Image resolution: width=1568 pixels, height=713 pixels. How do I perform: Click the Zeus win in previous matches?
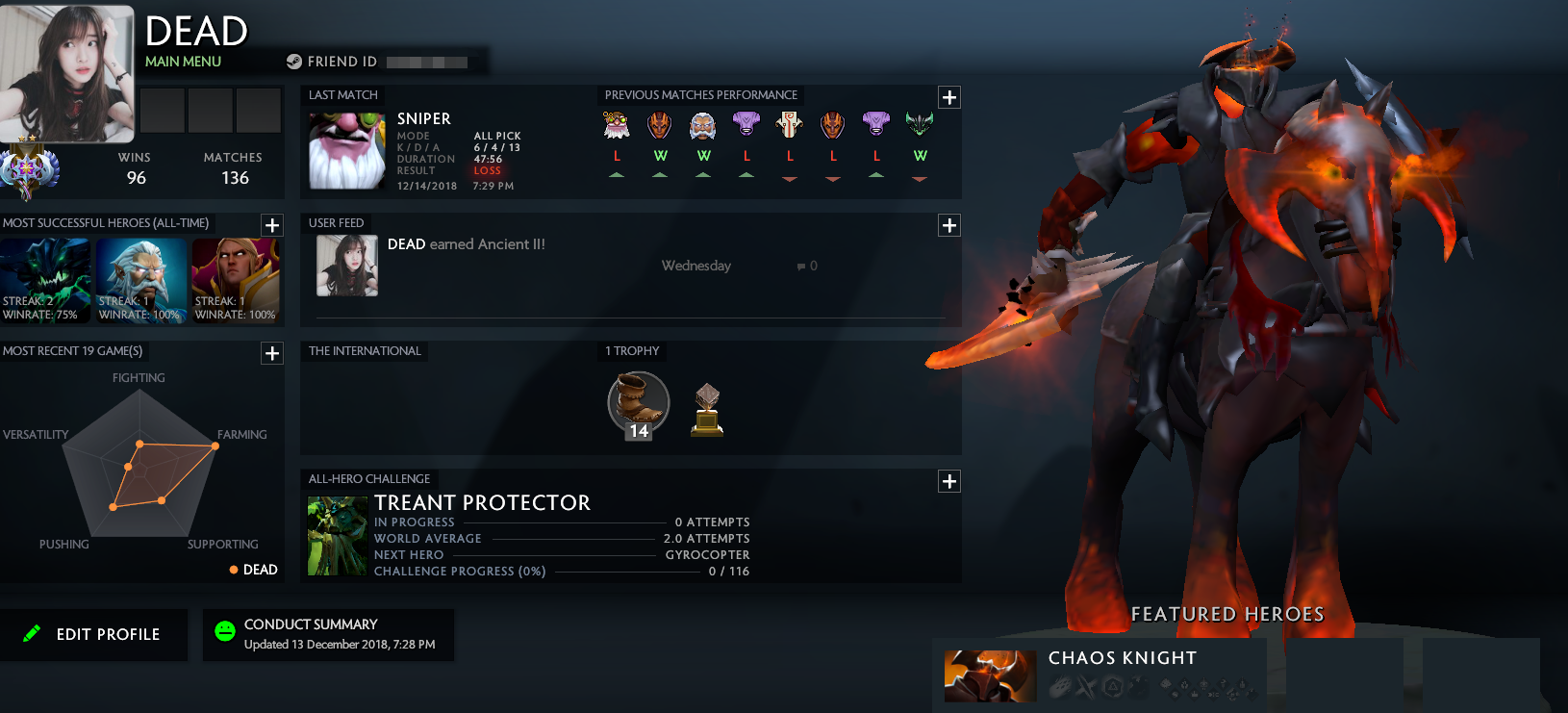click(x=703, y=125)
